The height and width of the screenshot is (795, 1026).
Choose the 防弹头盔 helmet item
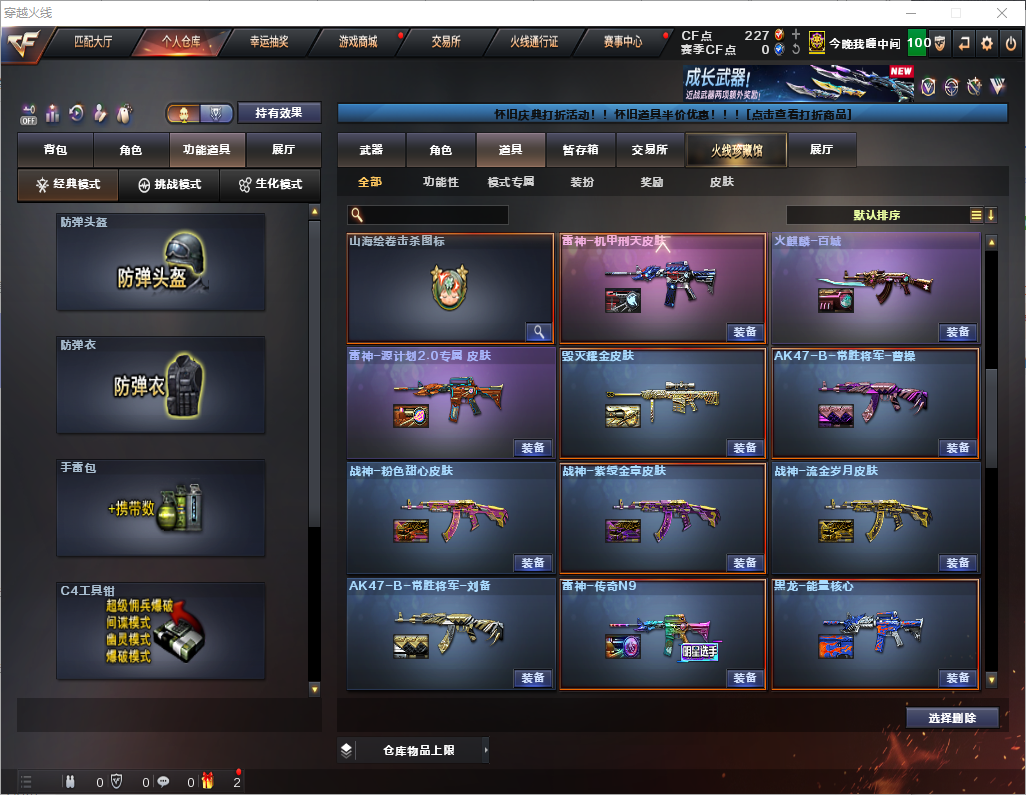point(161,262)
